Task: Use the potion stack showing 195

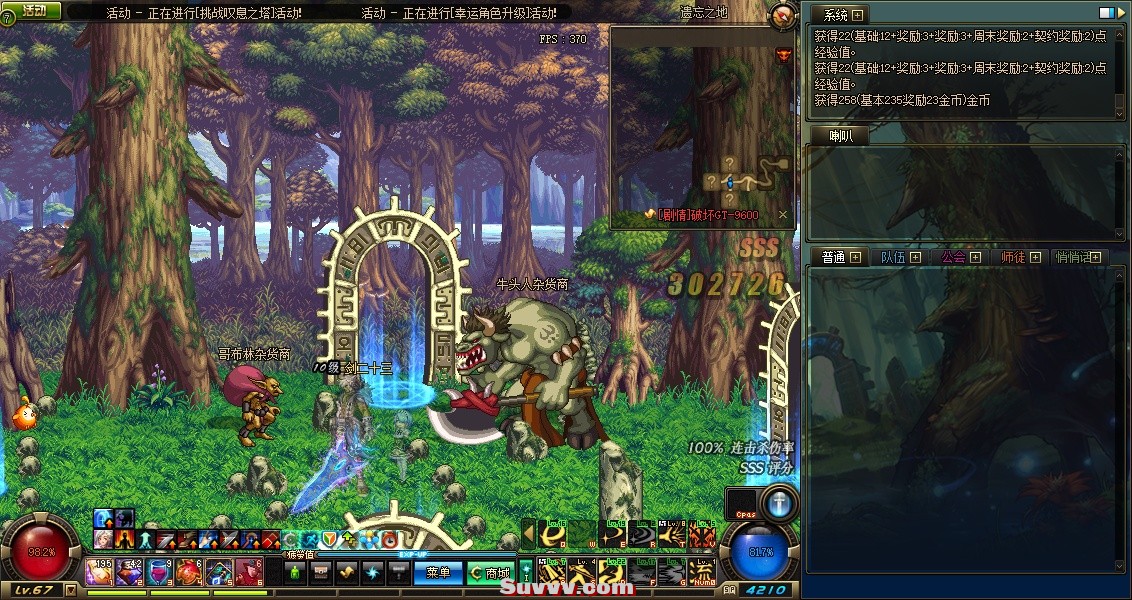Action: (99, 572)
